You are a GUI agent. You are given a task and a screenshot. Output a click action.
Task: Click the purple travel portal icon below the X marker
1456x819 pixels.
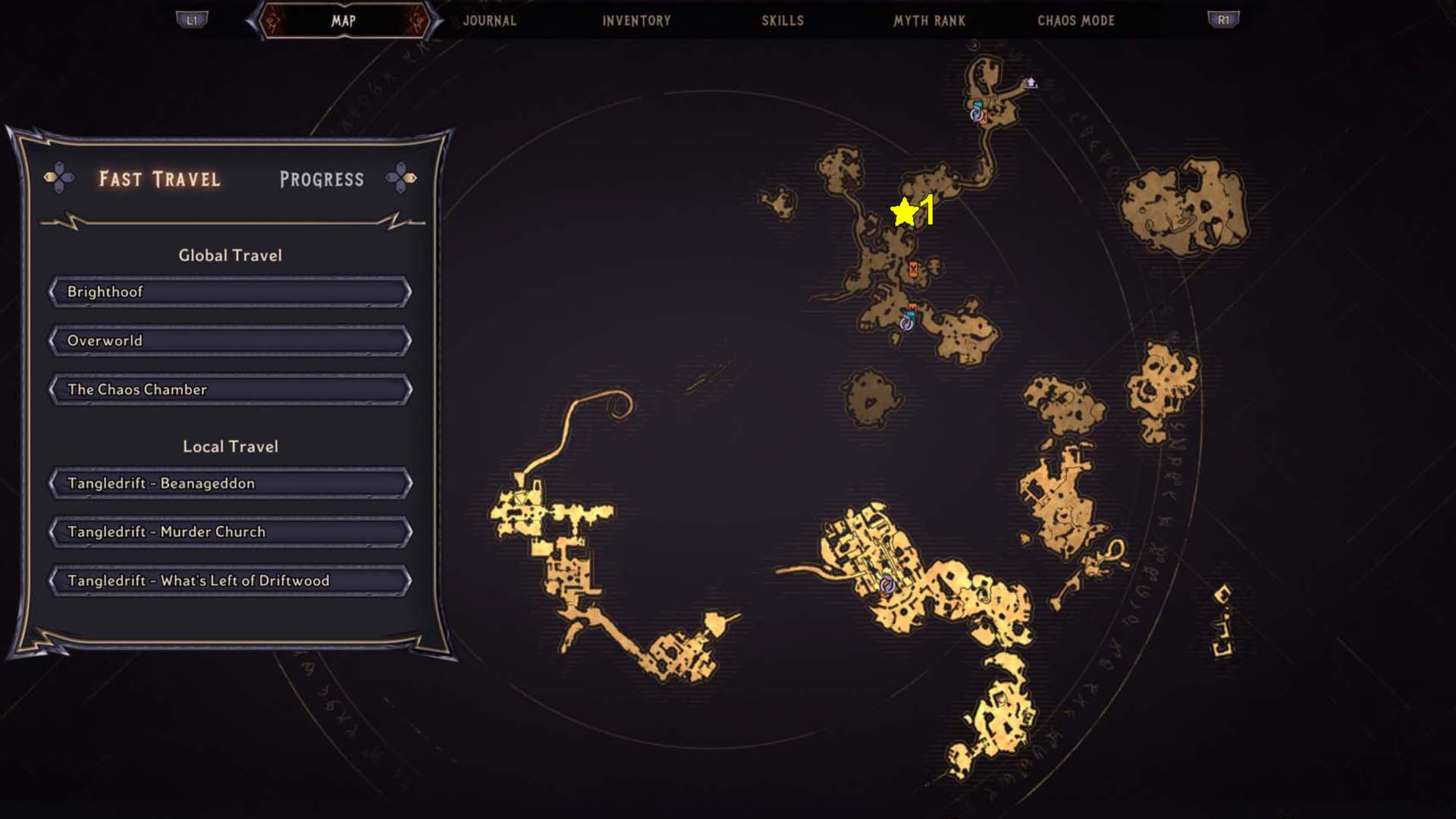907,324
